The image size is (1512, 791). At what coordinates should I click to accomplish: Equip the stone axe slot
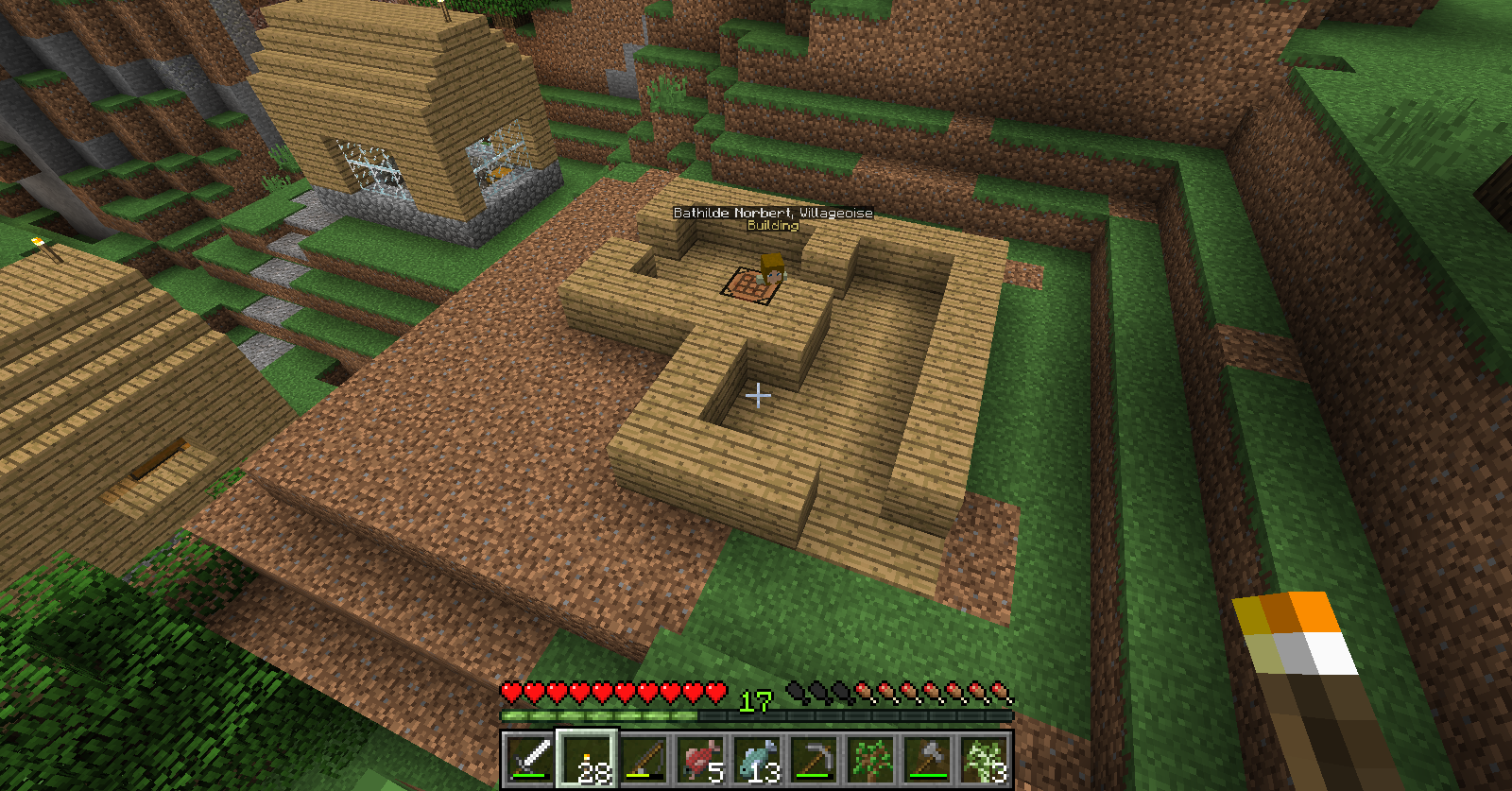coord(927,759)
